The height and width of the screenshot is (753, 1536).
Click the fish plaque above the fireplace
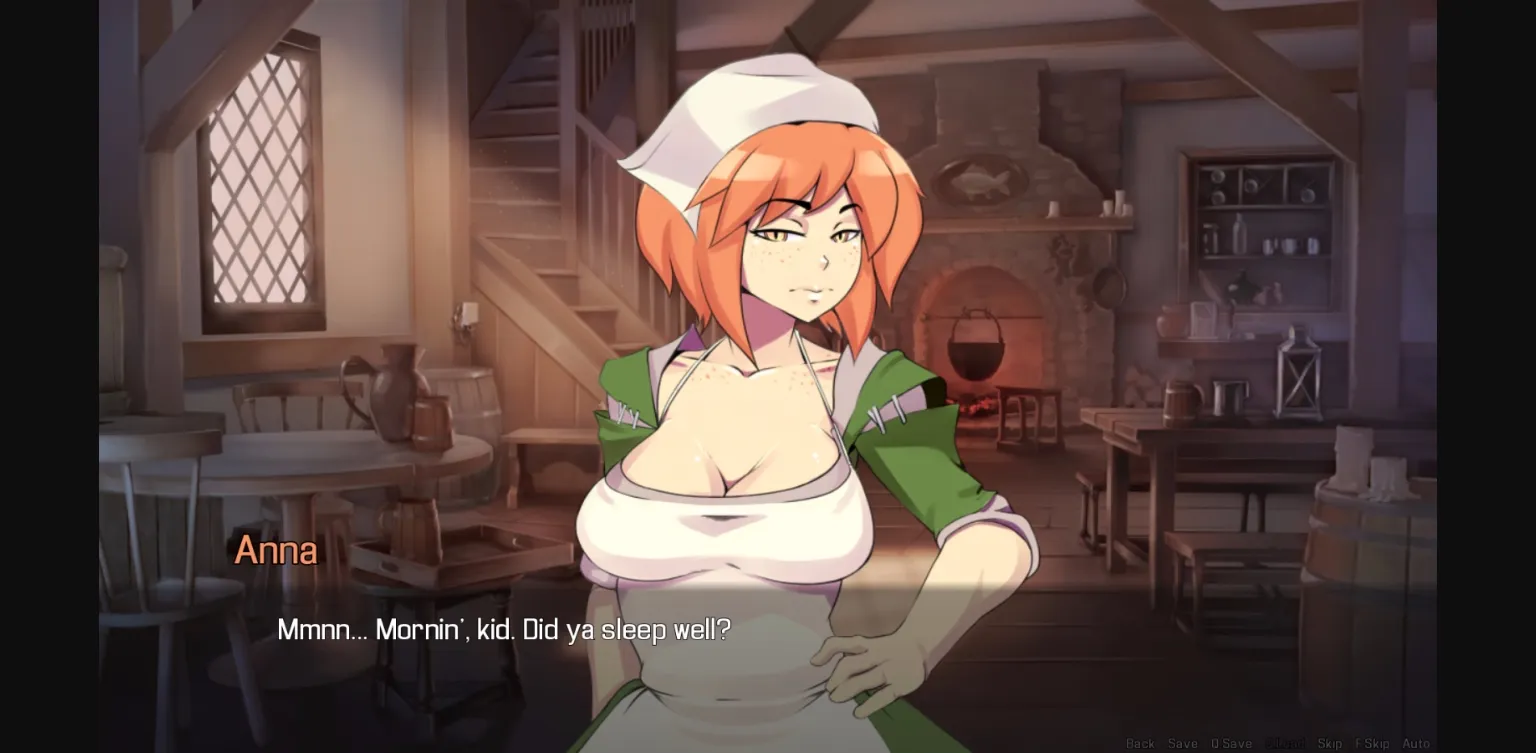[x=978, y=183]
